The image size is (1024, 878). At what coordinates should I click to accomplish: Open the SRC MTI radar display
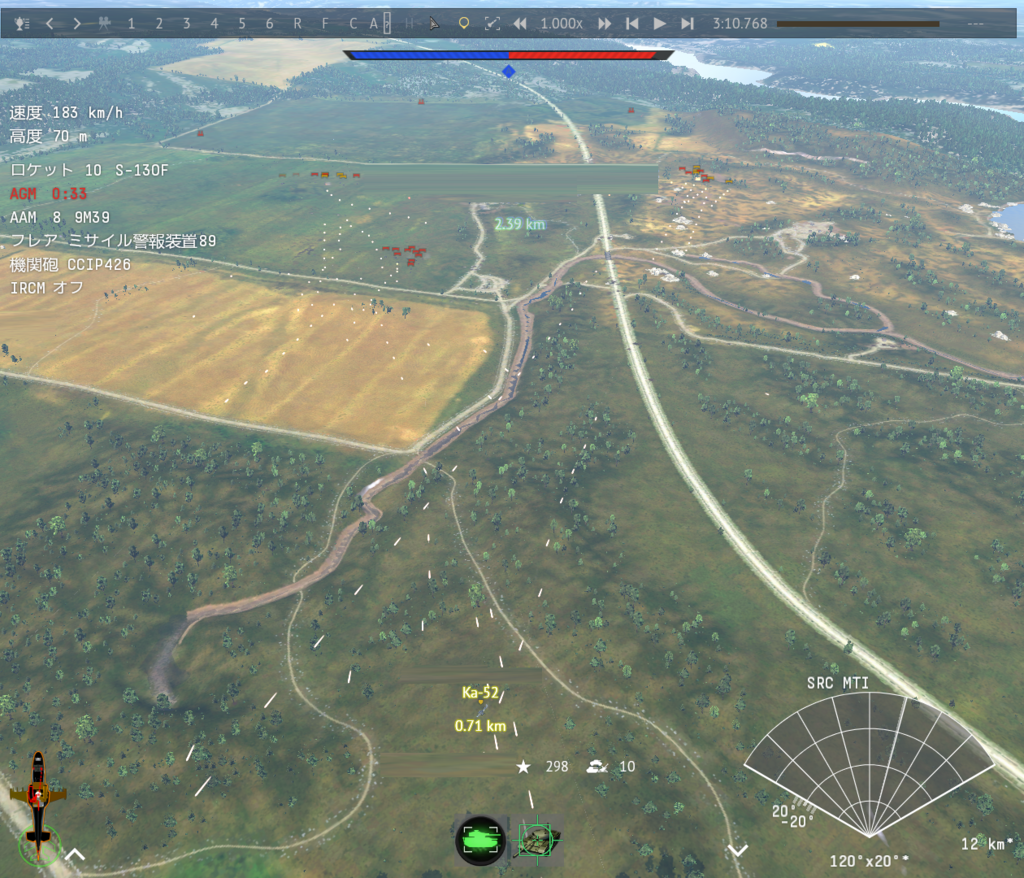tap(869, 765)
